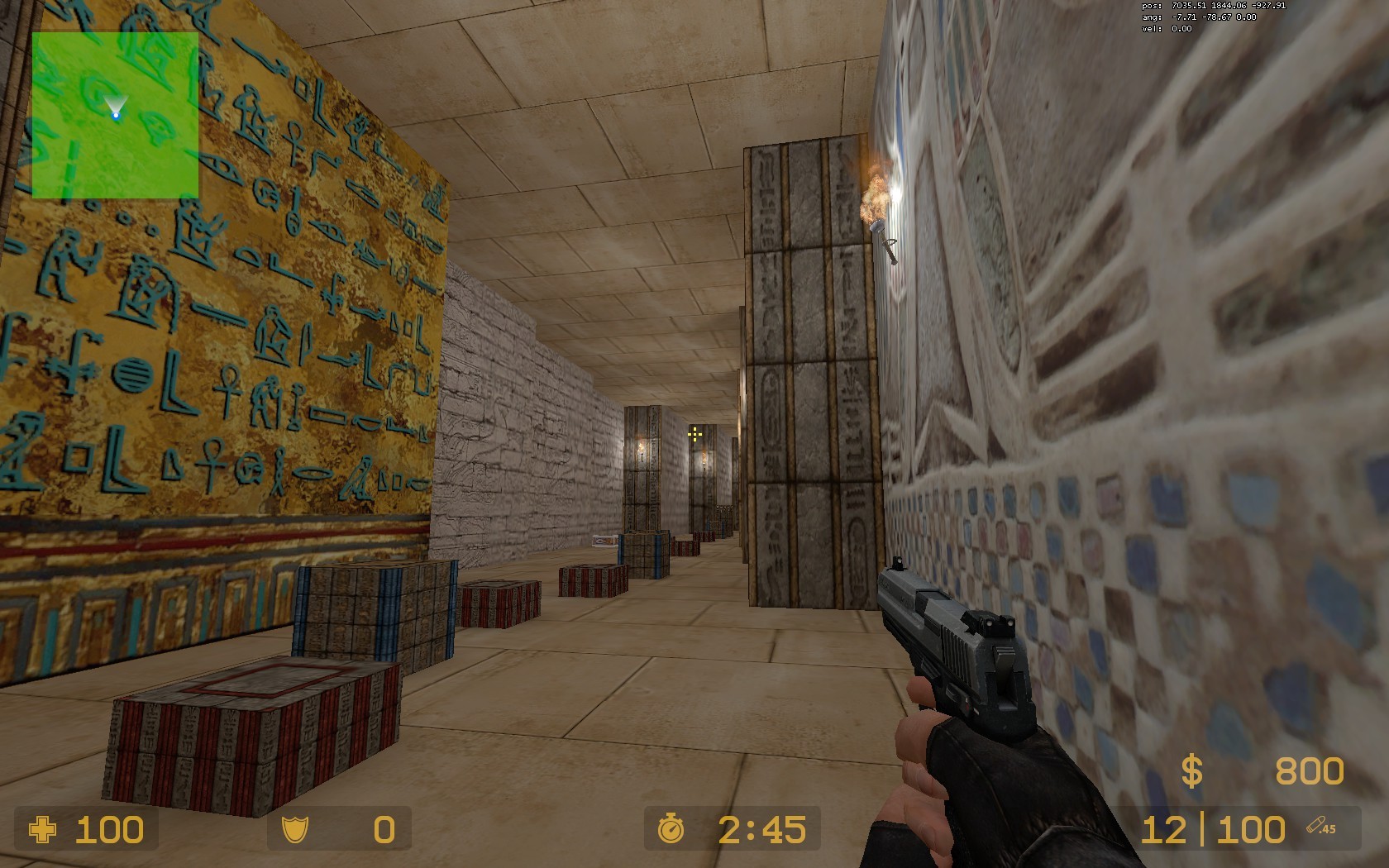Expand the ammo reserve counter
Viewport: 1389px width, 868px height.
coord(1251,829)
